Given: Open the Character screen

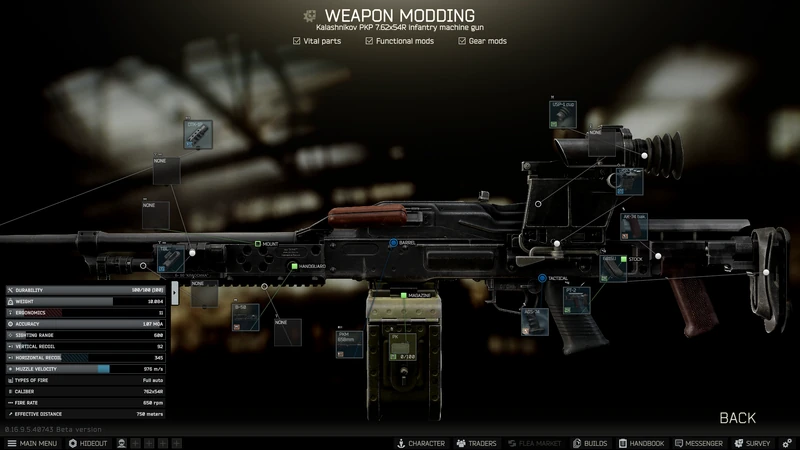Looking at the screenshot, I should [x=420, y=443].
